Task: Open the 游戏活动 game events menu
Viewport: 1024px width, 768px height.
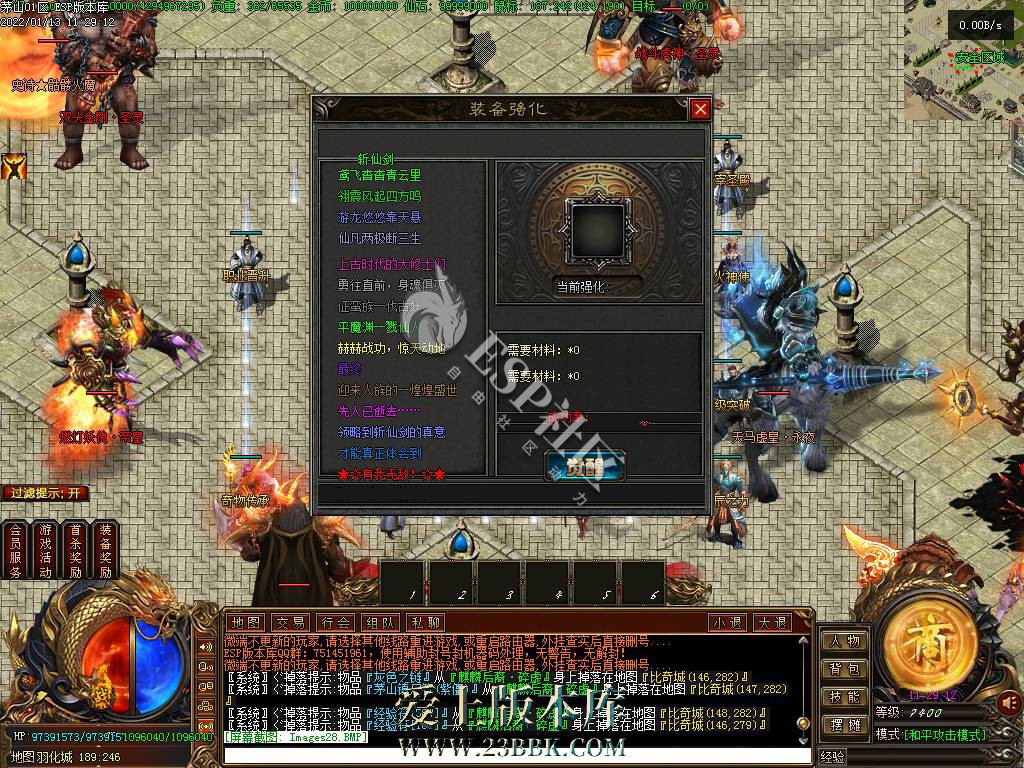Action: pos(45,550)
